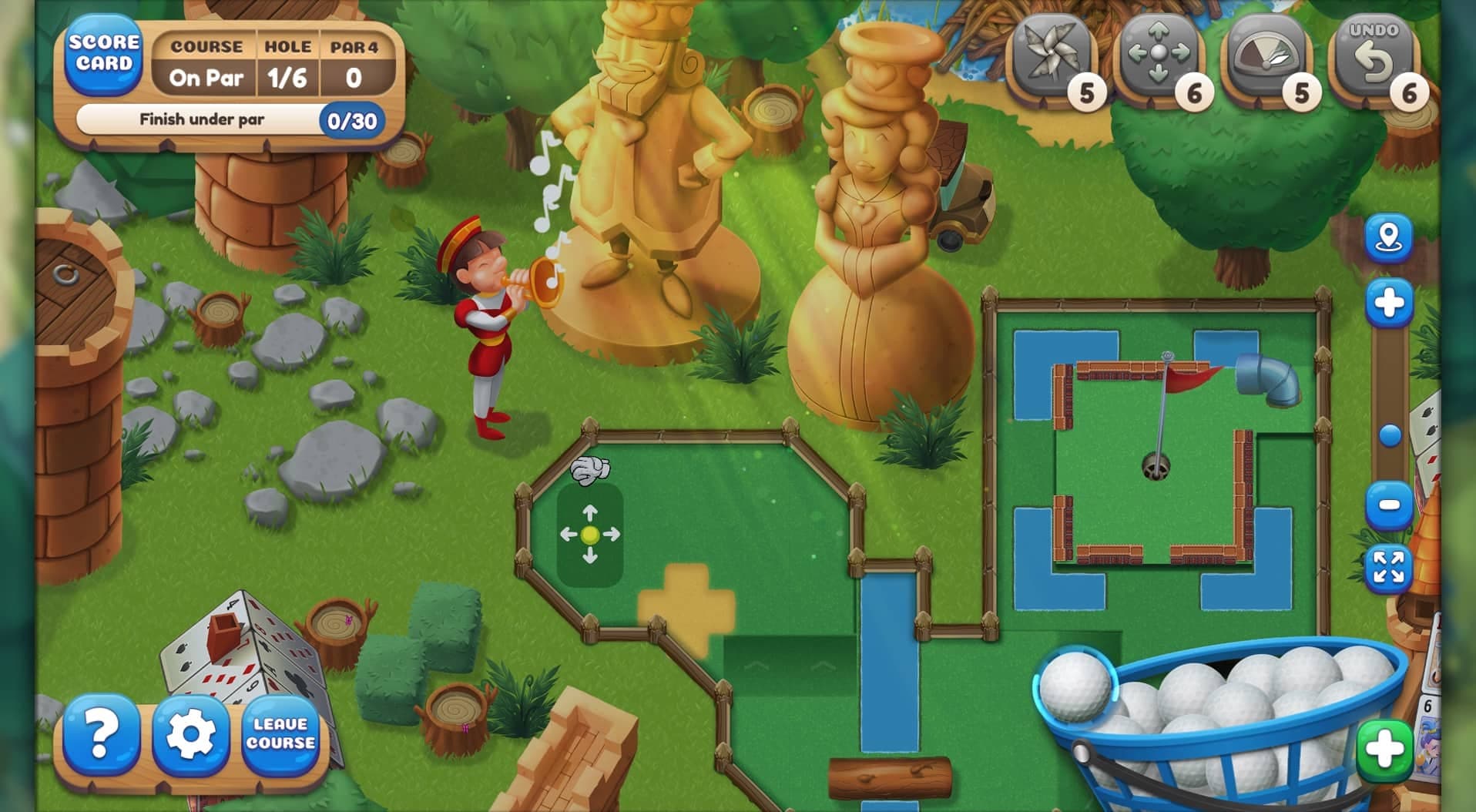Screen dimensions: 1476x812
Task: Click the Hole 1/6 indicator
Action: pyautogui.click(x=287, y=77)
